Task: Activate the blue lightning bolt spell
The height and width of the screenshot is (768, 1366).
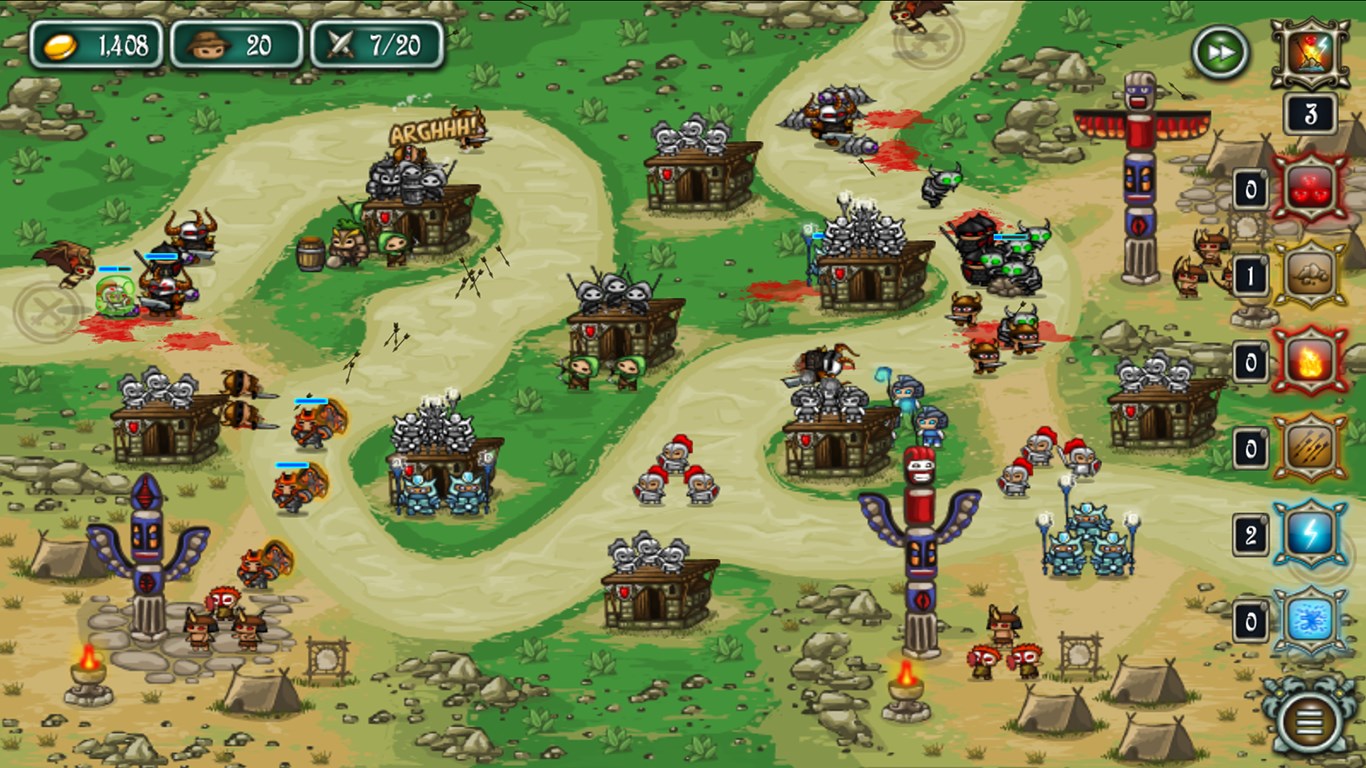Action: click(1309, 535)
